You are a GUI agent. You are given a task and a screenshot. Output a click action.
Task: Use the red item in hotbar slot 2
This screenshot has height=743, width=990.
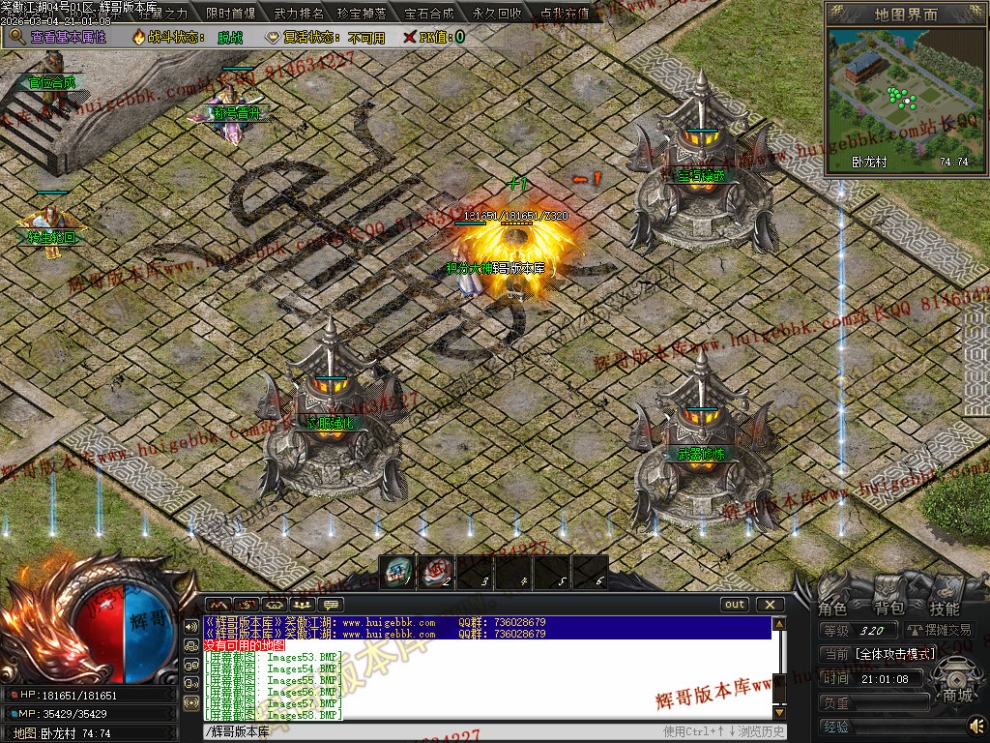pyautogui.click(x=436, y=572)
